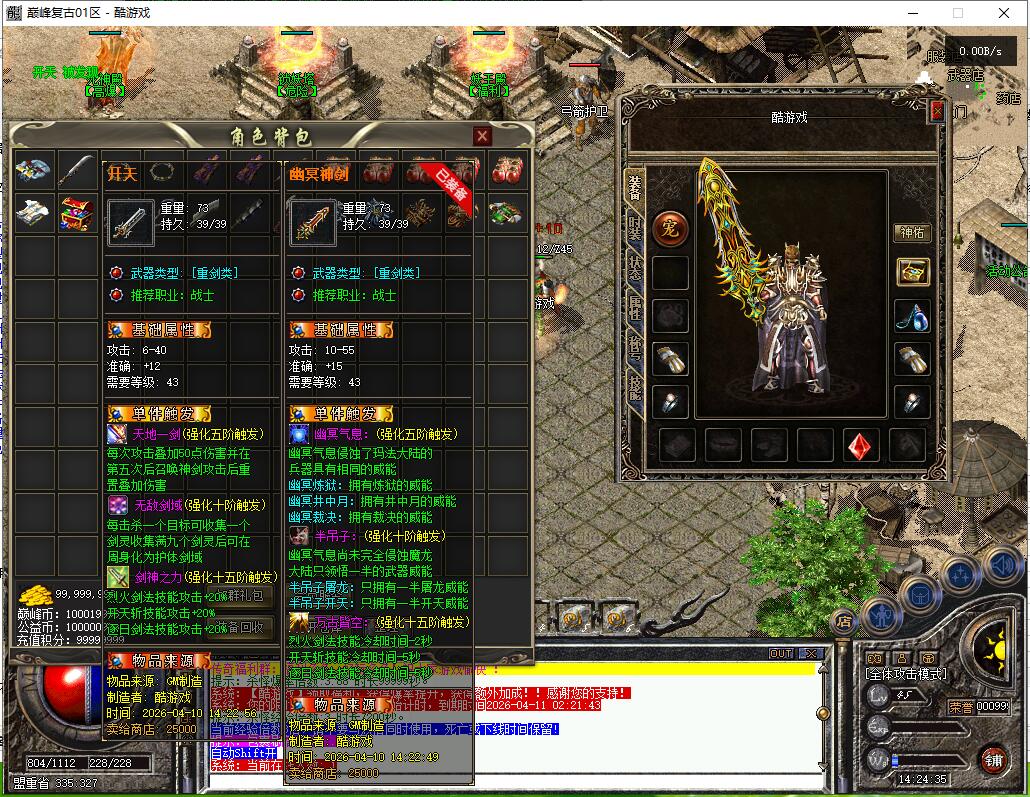Click the round 宠 pet button
Screen dimensions: 1030x797
[x=670, y=228]
